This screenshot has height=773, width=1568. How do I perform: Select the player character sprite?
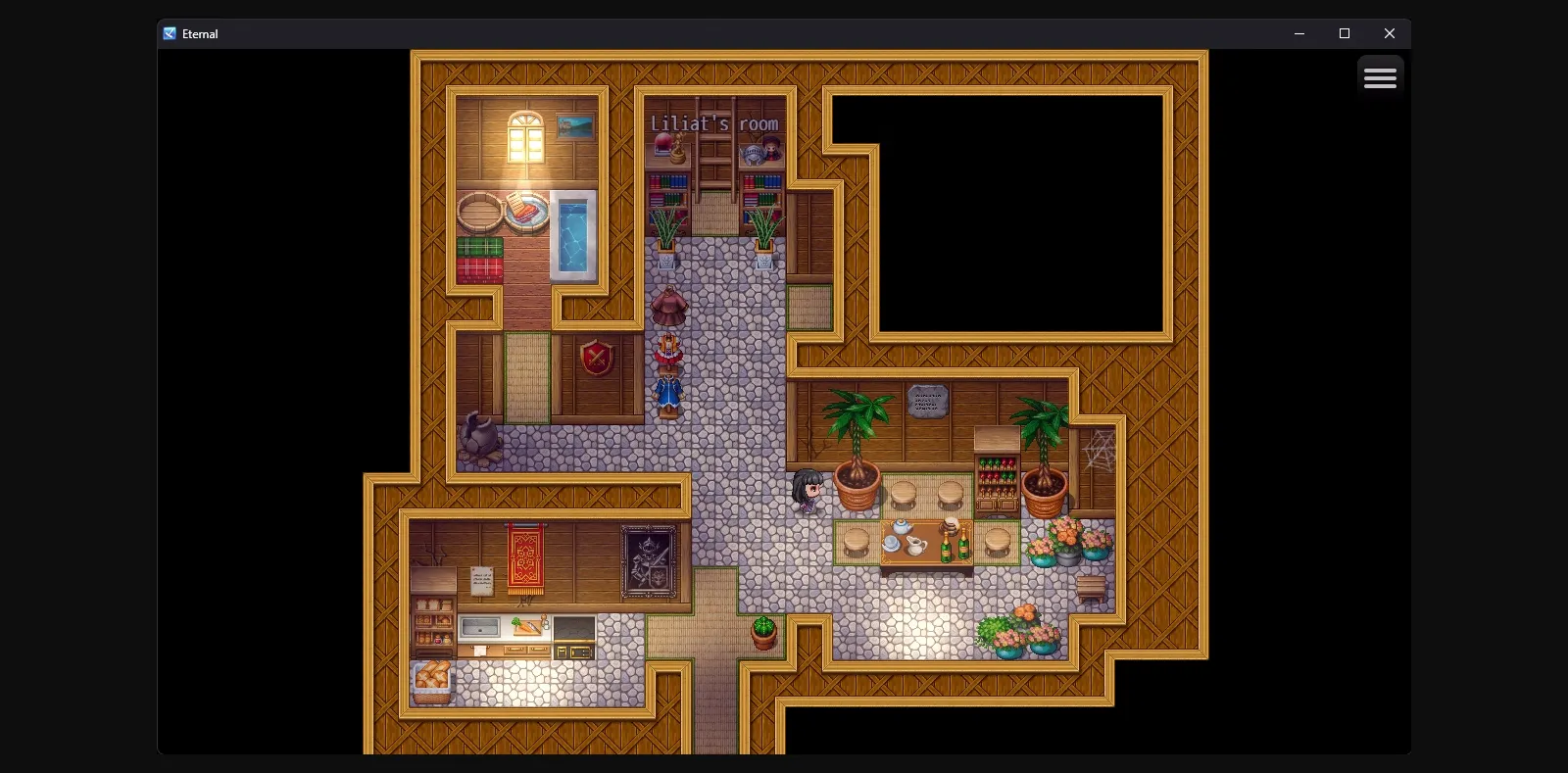tap(806, 492)
